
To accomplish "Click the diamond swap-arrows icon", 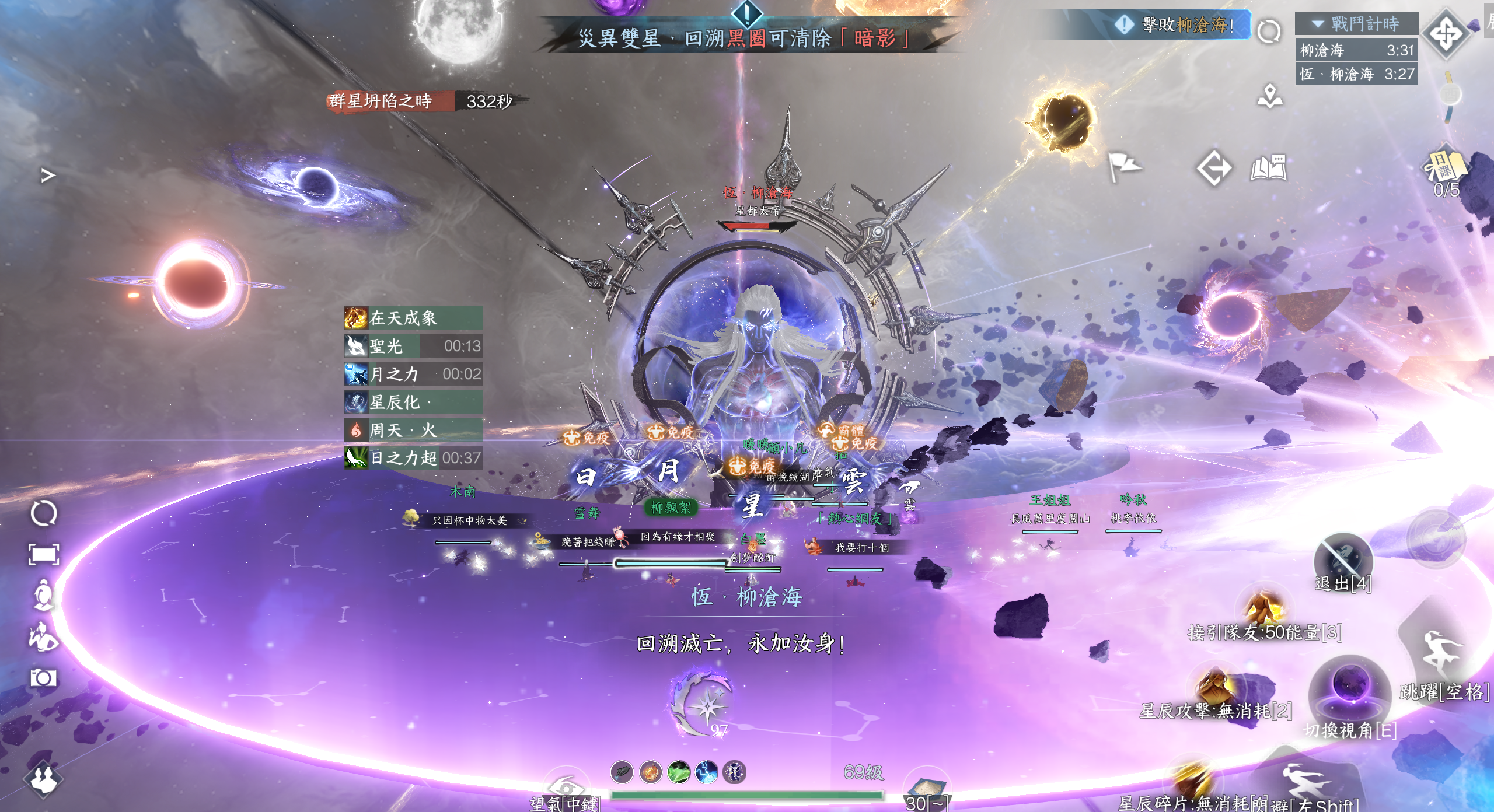I will tap(1214, 168).
